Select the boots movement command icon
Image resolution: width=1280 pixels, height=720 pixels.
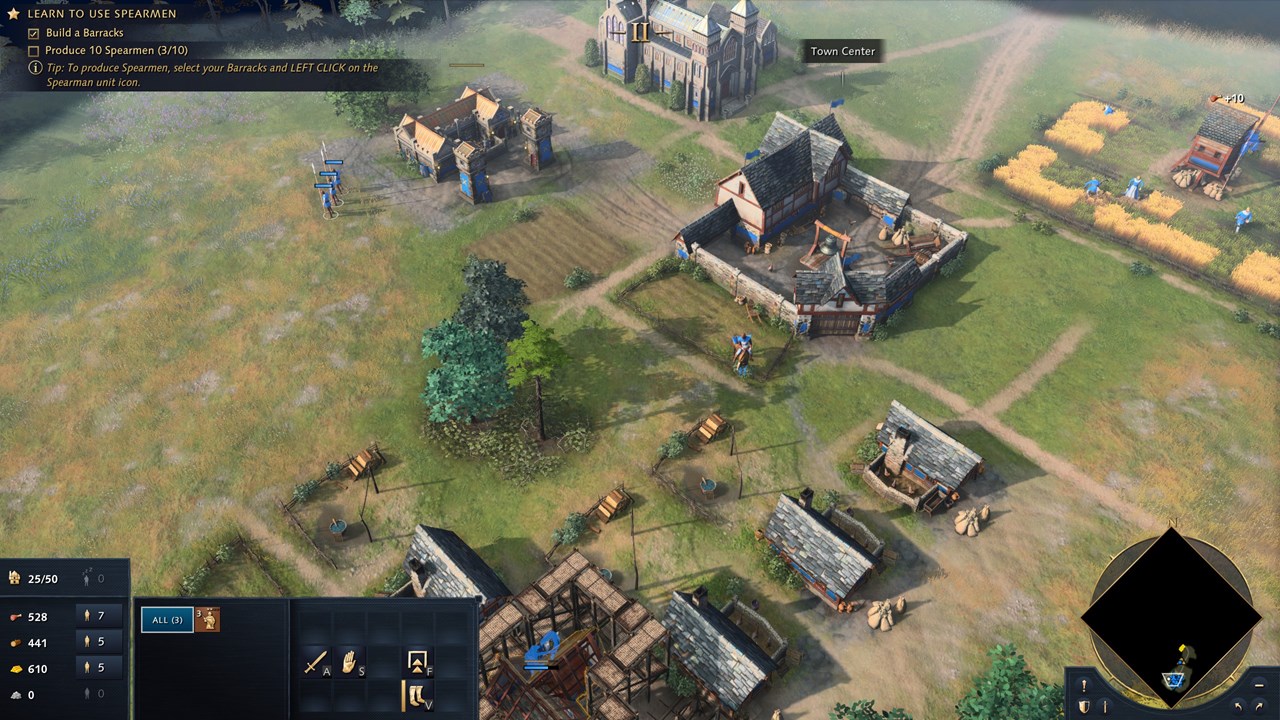[415, 696]
